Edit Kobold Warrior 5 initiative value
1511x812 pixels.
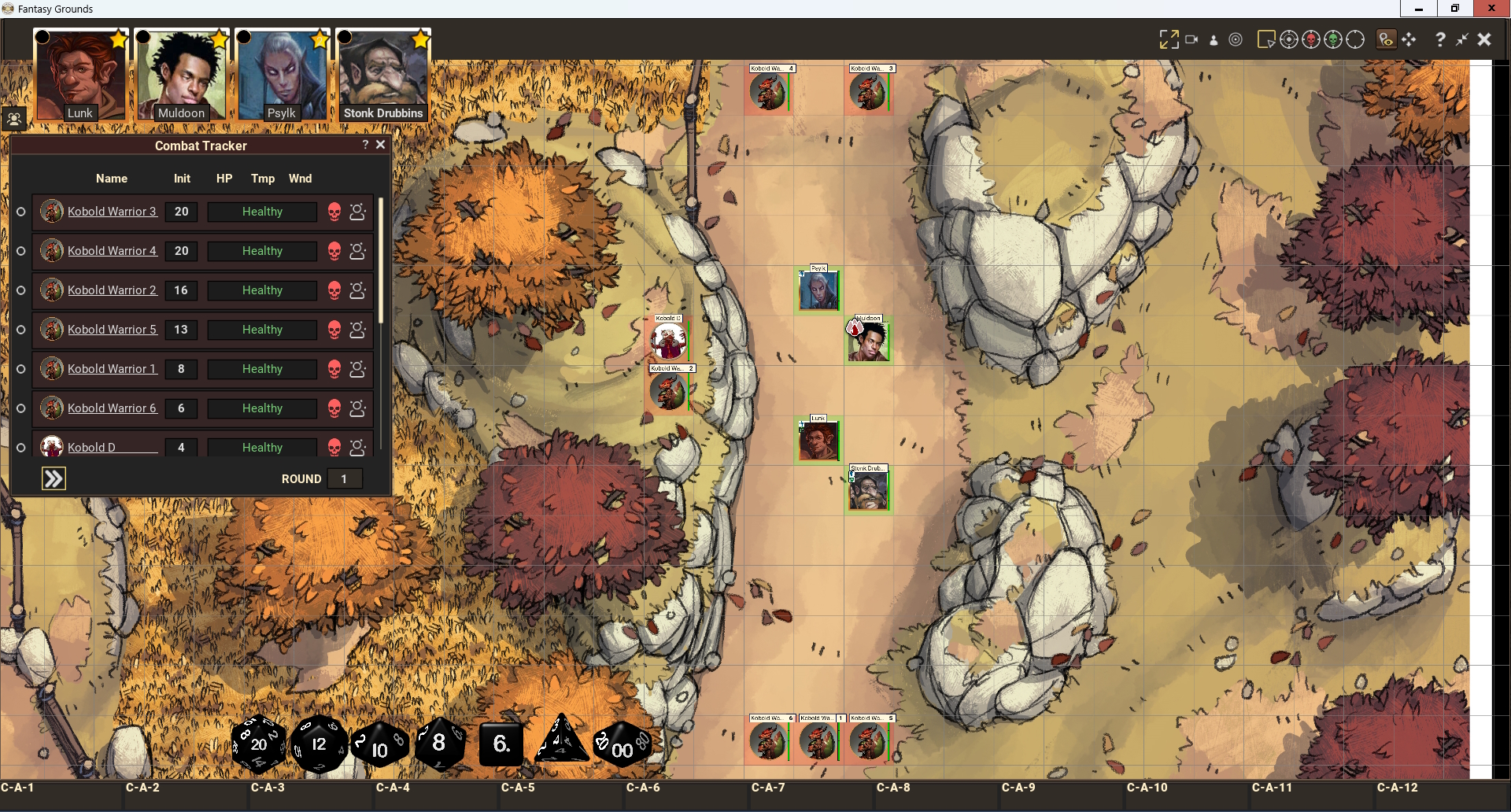click(x=181, y=330)
